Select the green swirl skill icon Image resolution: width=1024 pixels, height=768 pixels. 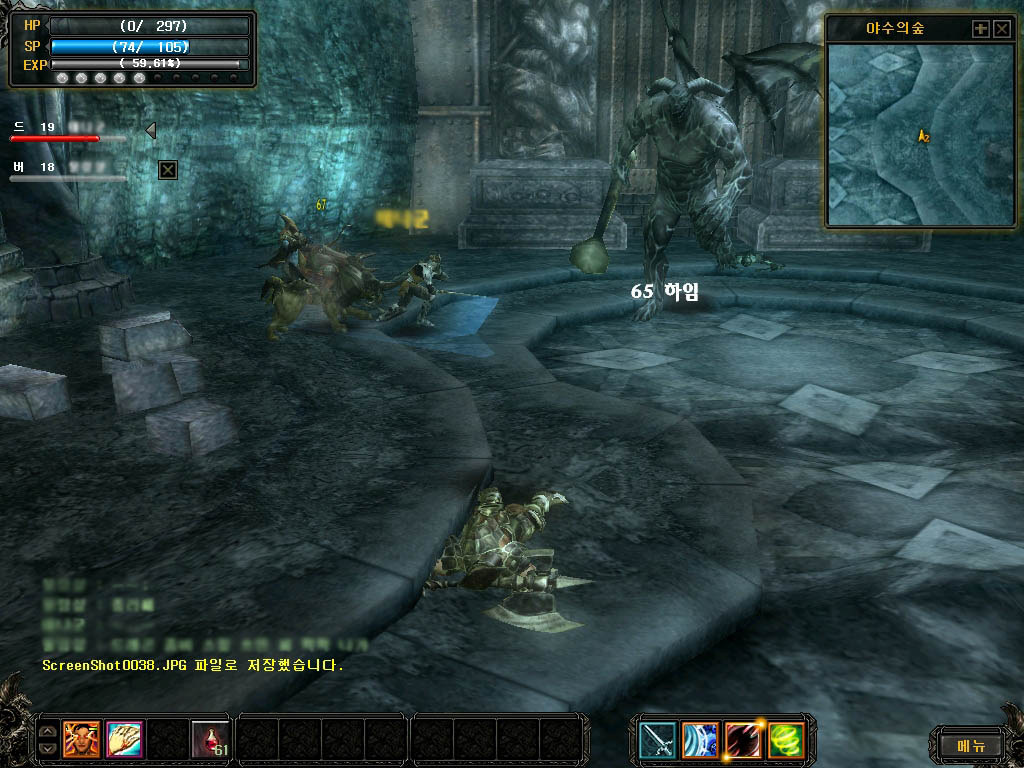pyautogui.click(x=787, y=741)
